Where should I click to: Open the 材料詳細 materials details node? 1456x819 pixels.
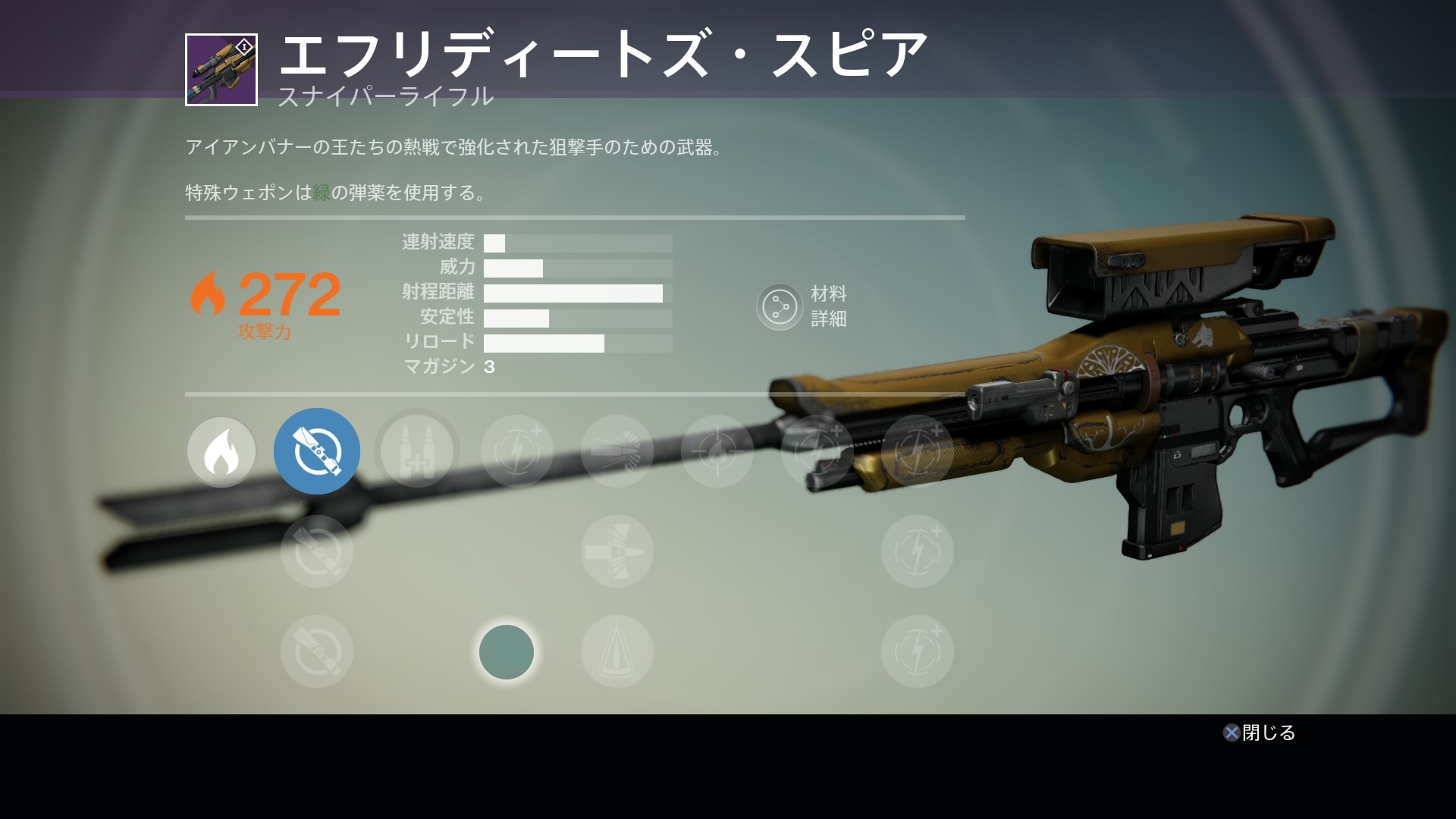(x=780, y=307)
